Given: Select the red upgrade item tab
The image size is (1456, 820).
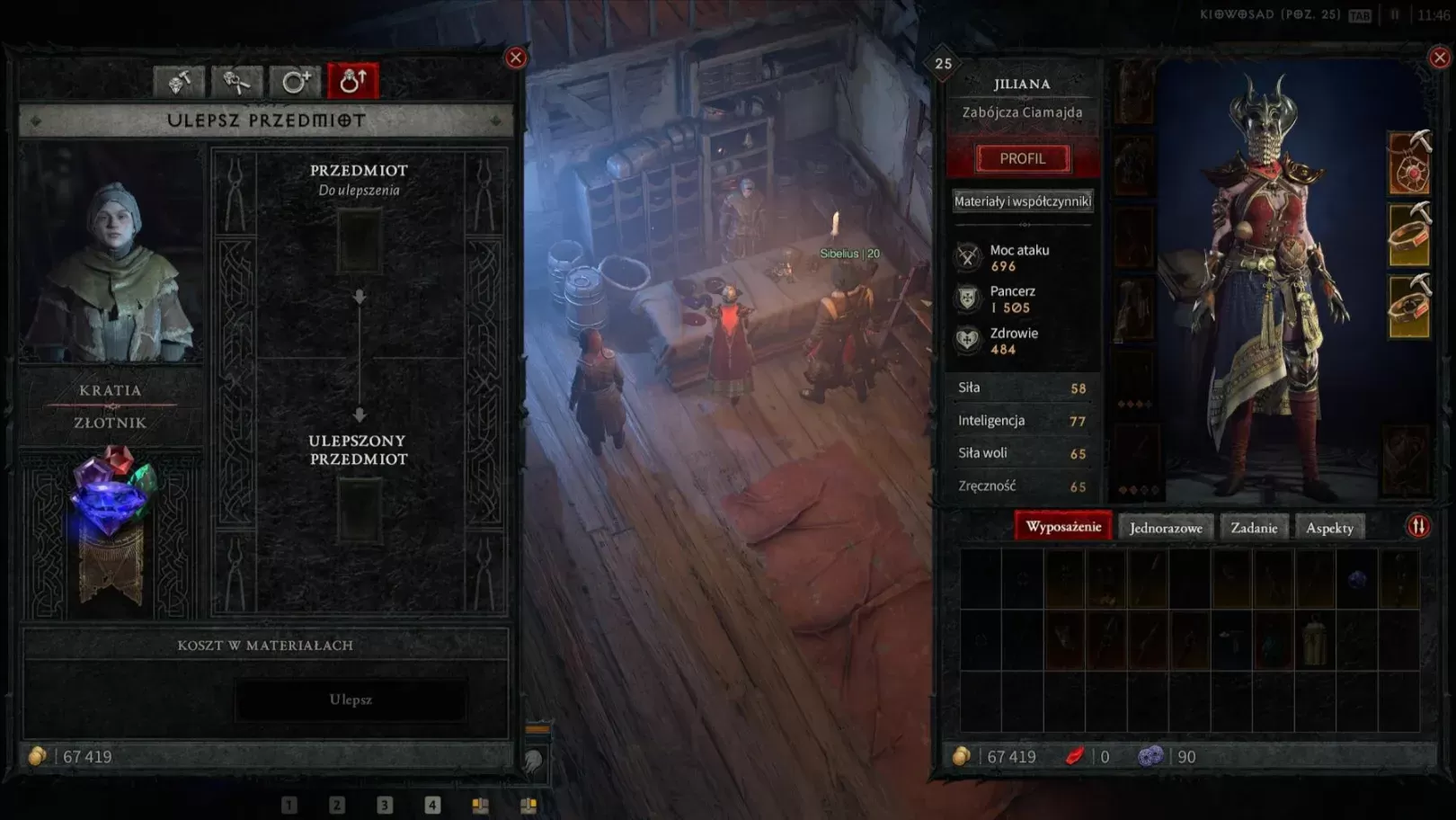Looking at the screenshot, I should [x=353, y=82].
